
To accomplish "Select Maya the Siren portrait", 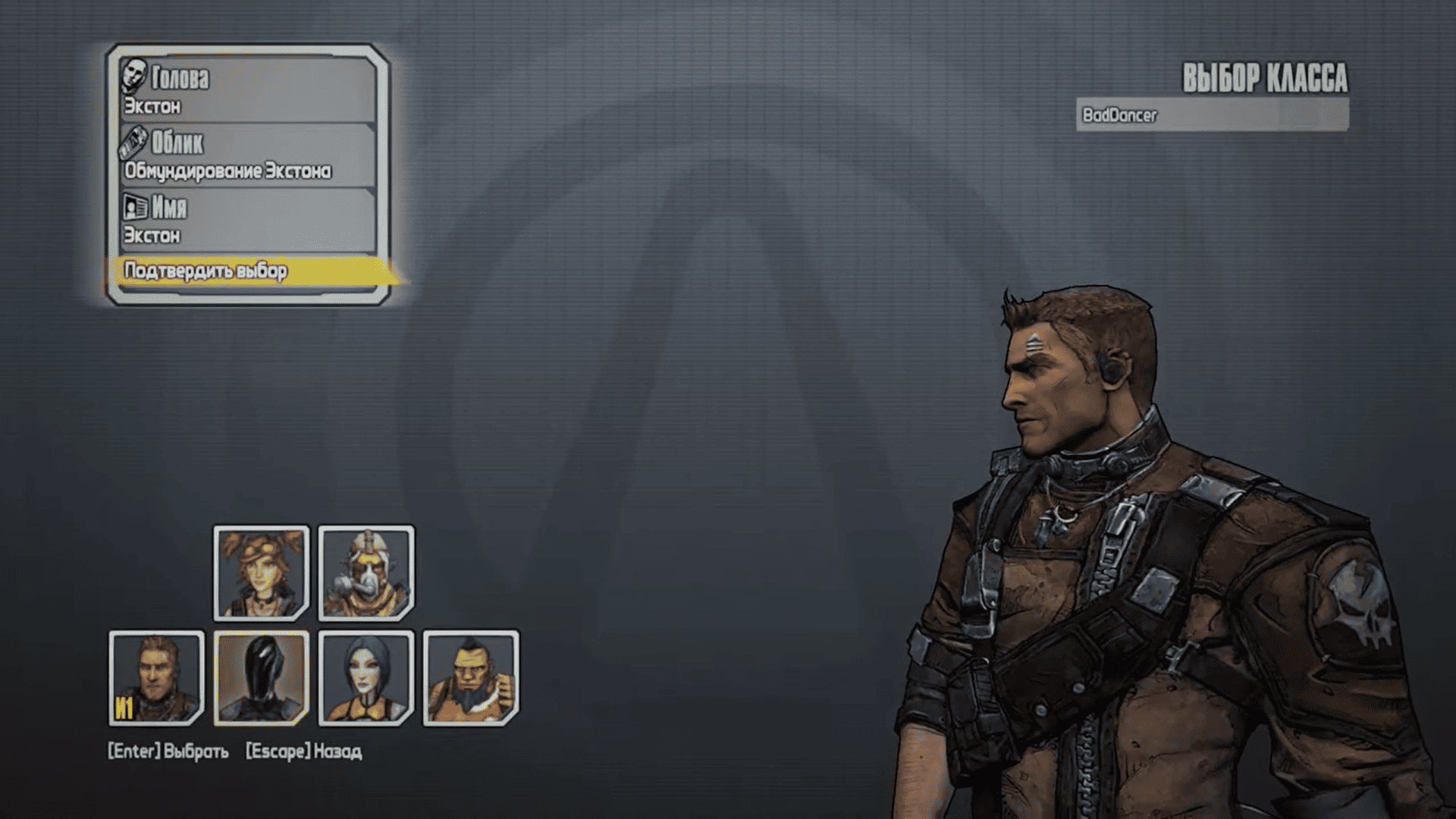I will (366, 678).
